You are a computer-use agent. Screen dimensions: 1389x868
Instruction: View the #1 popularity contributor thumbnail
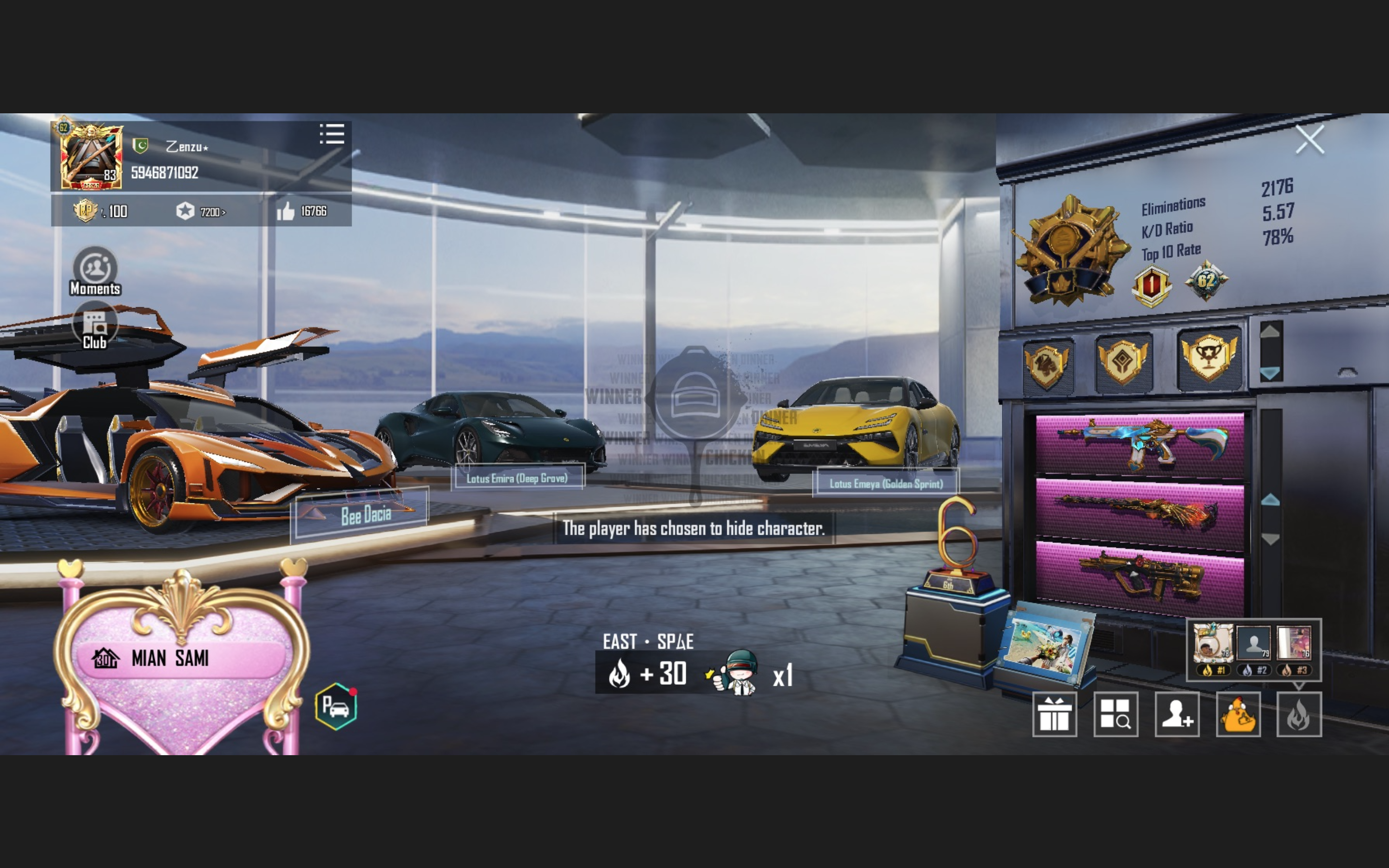1212,644
